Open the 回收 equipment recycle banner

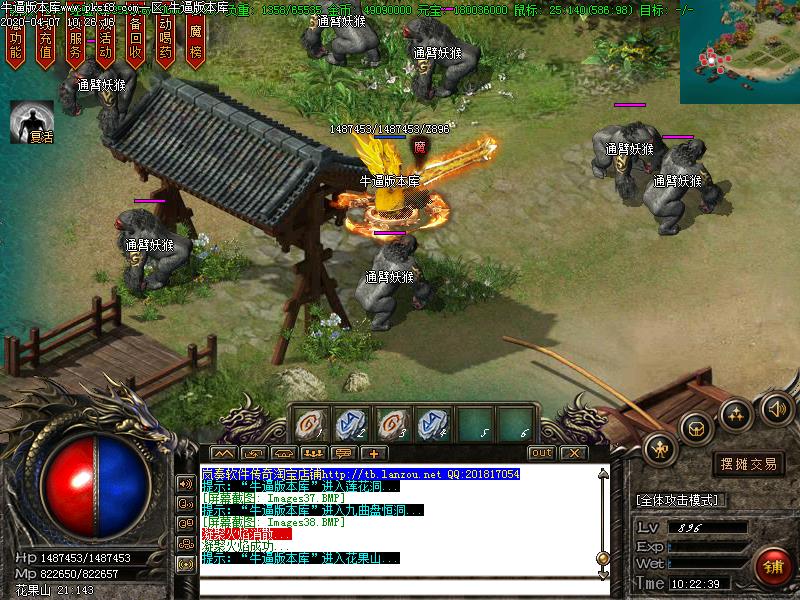coord(135,44)
